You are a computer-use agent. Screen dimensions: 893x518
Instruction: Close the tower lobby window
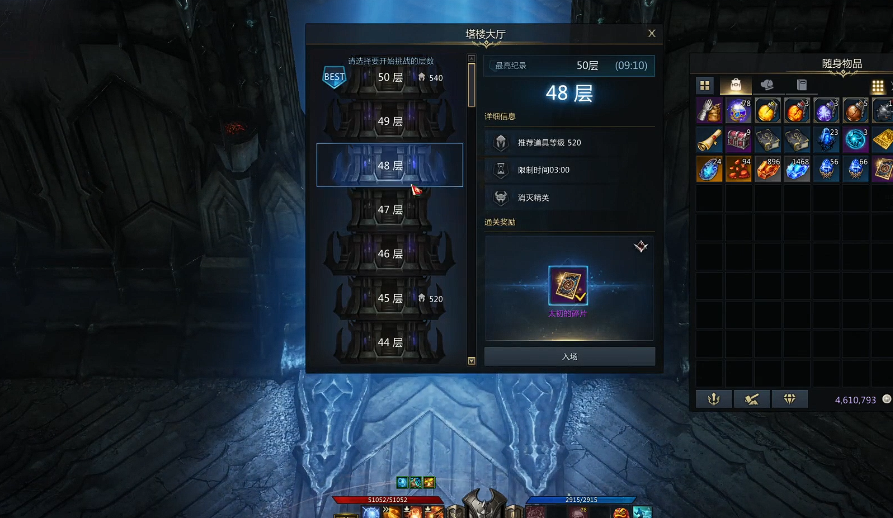click(x=652, y=34)
